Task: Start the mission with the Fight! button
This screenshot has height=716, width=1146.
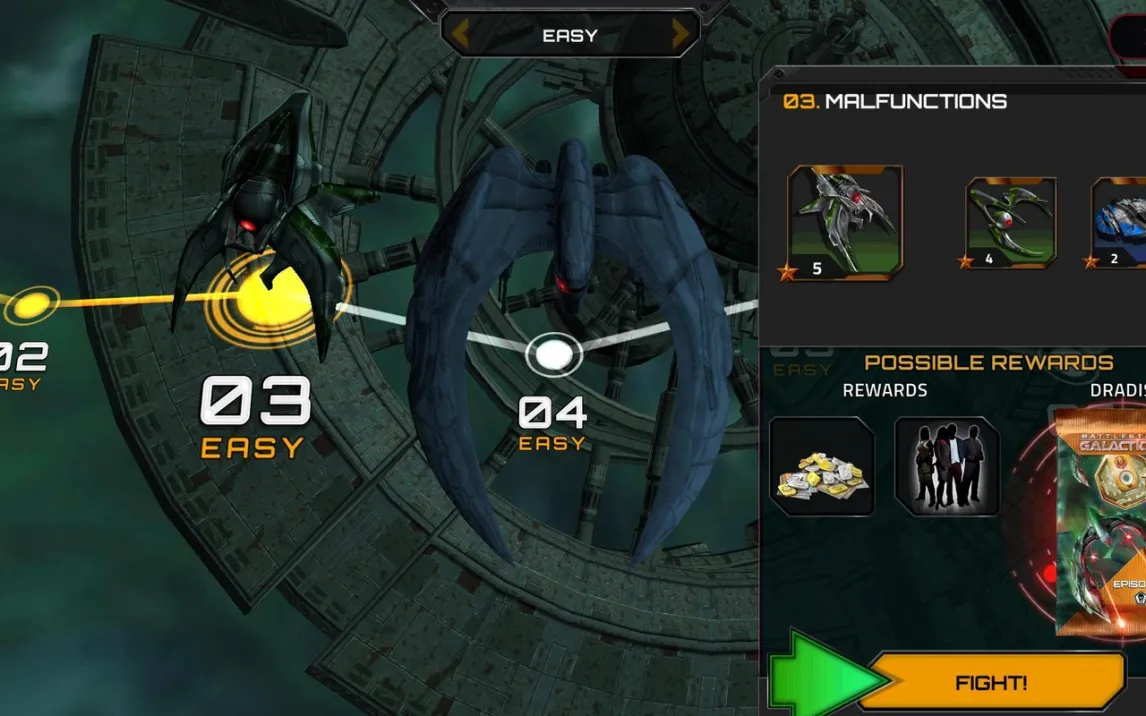Action: click(990, 683)
